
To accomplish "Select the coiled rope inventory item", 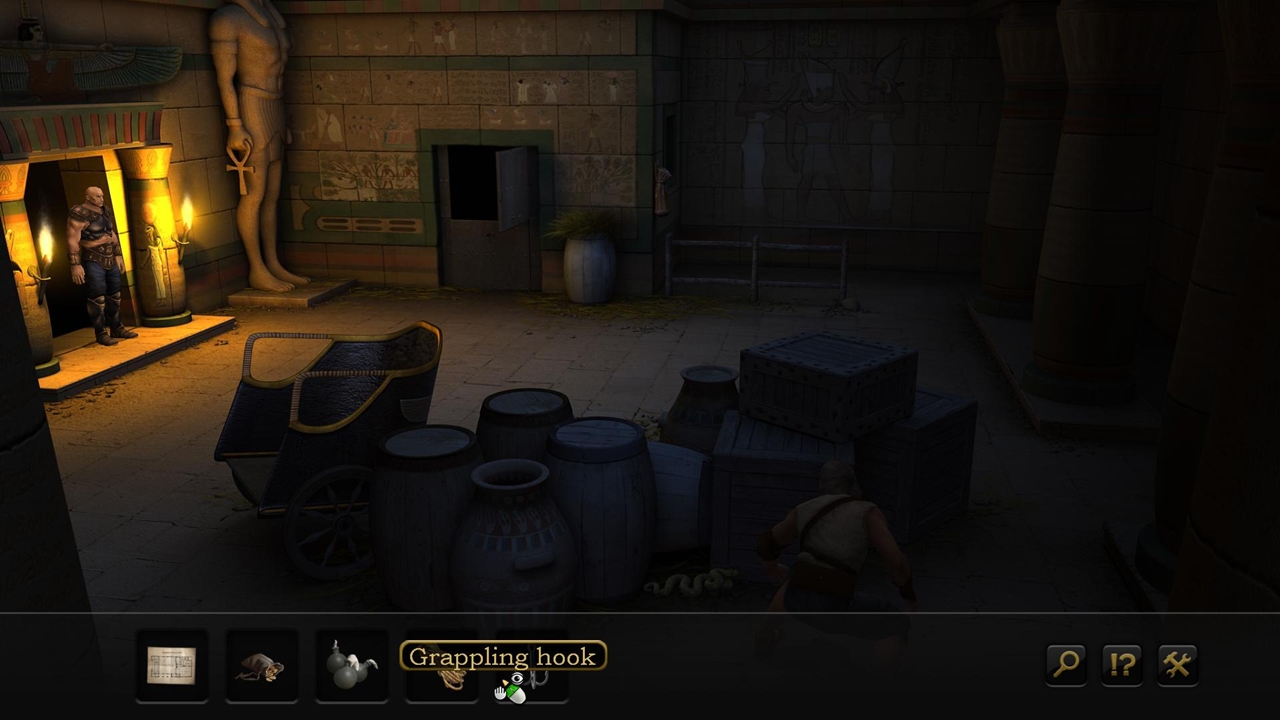I will [448, 681].
